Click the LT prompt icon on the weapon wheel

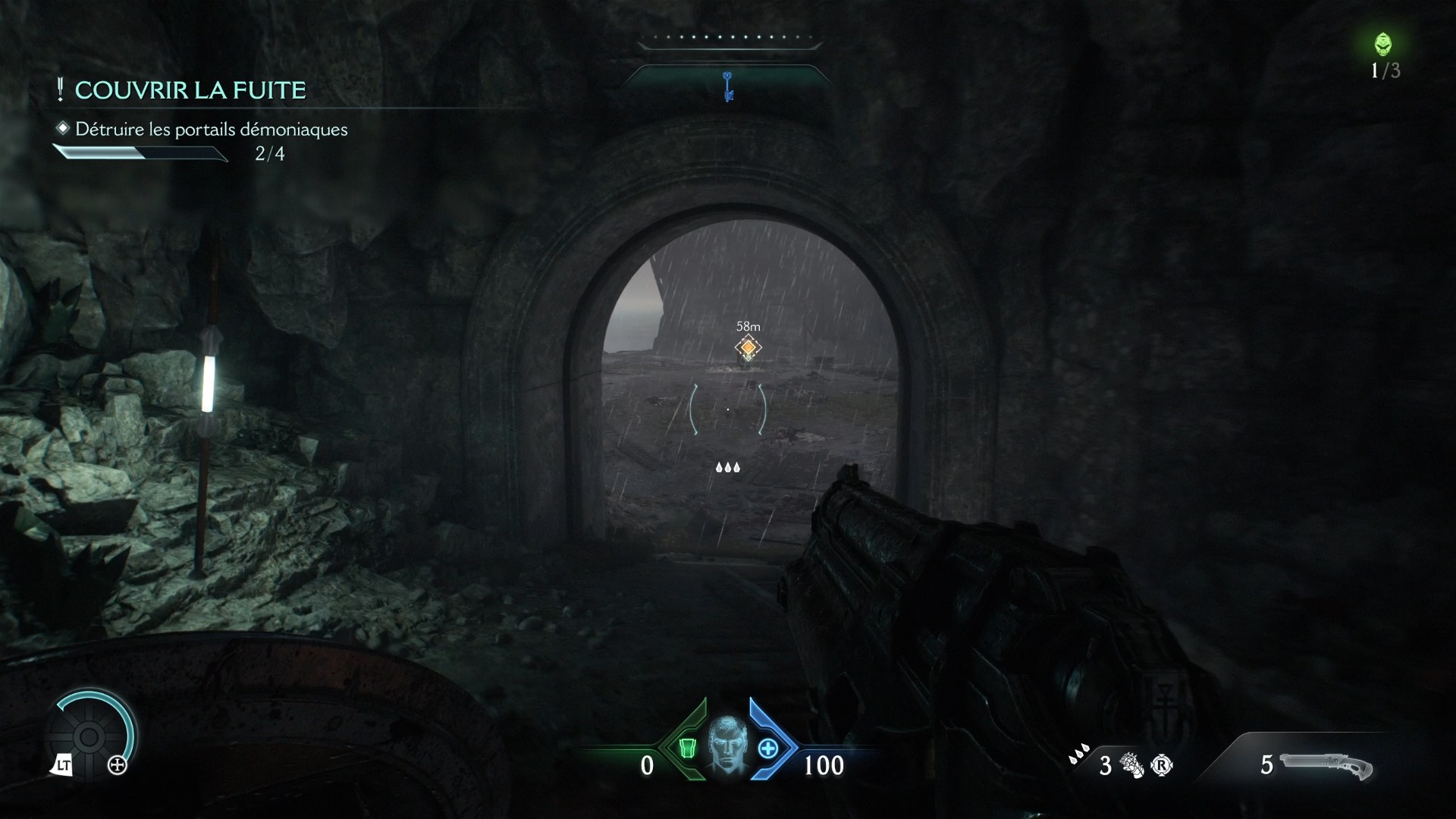coord(64,765)
